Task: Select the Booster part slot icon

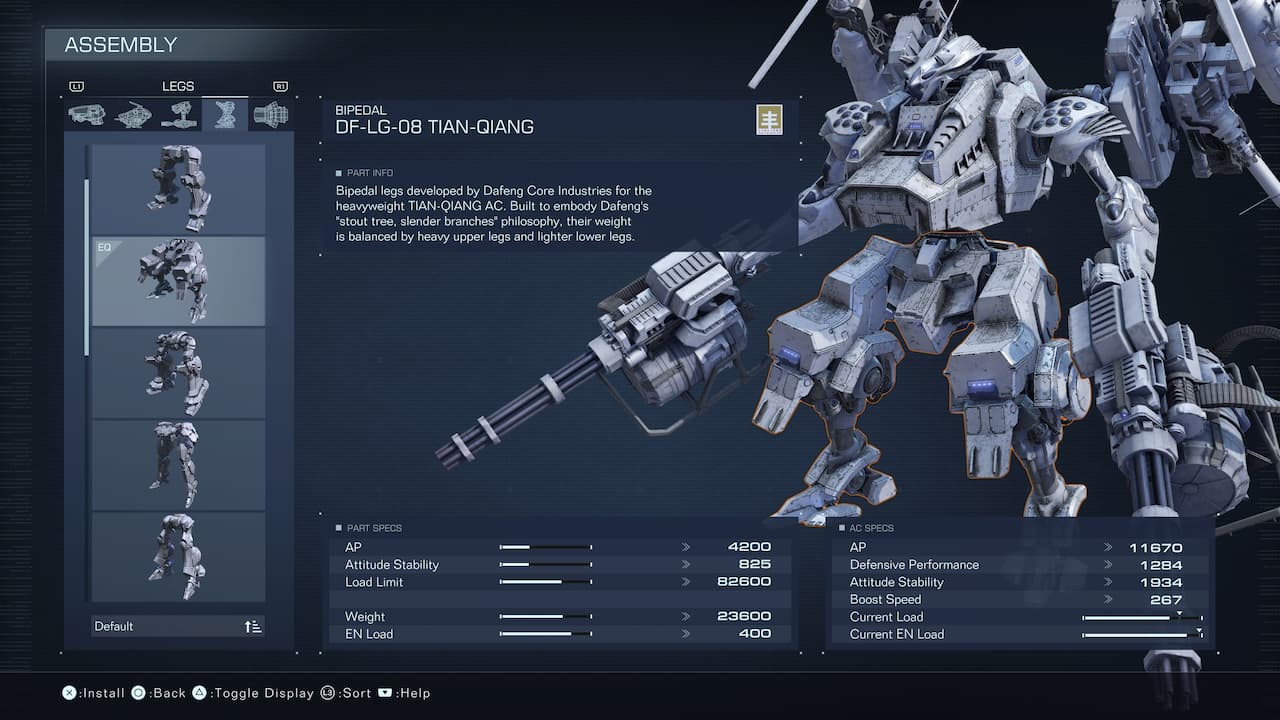Action: point(269,113)
